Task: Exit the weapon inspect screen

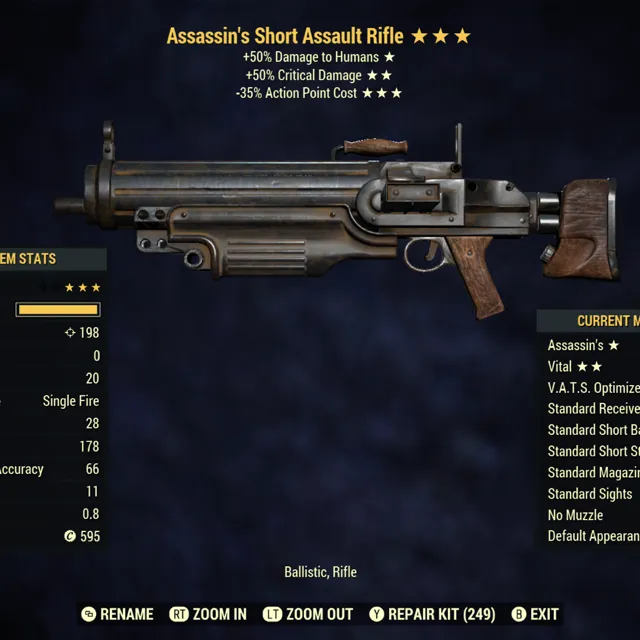Action: (x=535, y=614)
